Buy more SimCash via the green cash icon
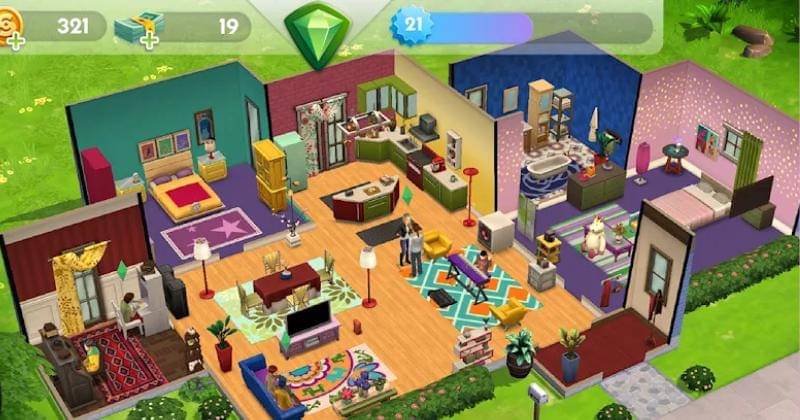 (136, 28)
